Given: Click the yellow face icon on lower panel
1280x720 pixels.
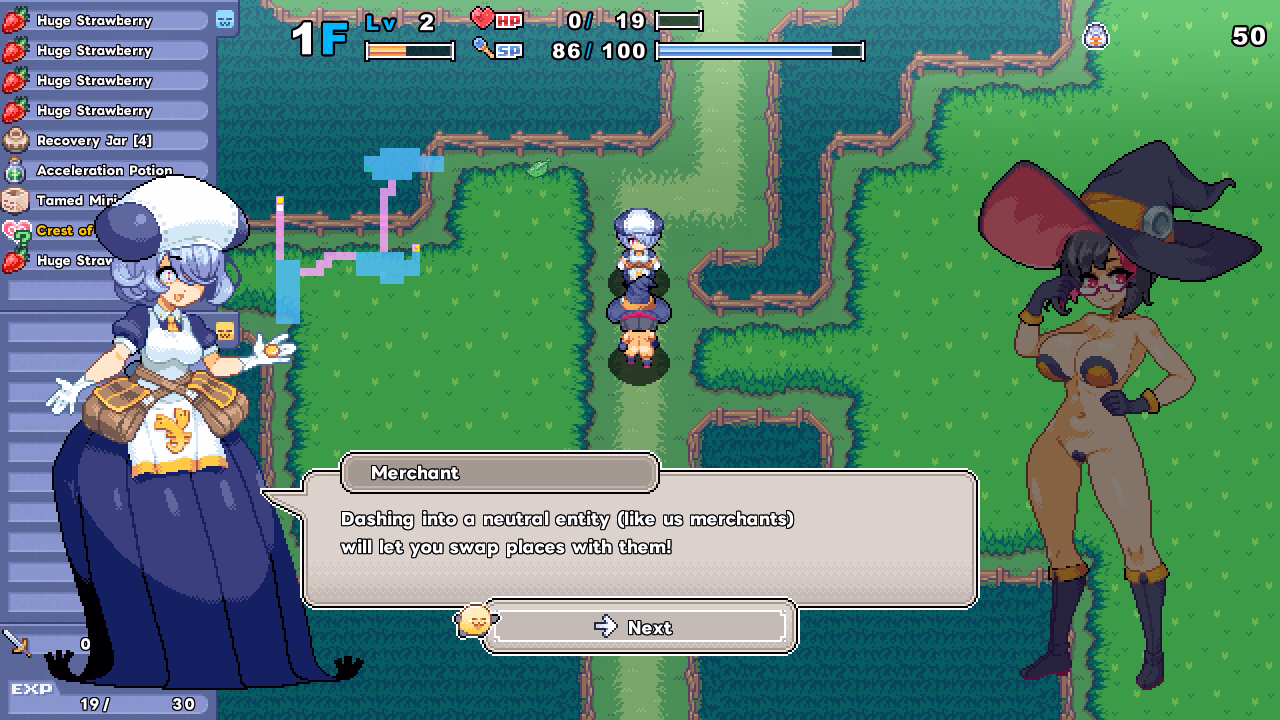Looking at the screenshot, I should tap(225, 331).
